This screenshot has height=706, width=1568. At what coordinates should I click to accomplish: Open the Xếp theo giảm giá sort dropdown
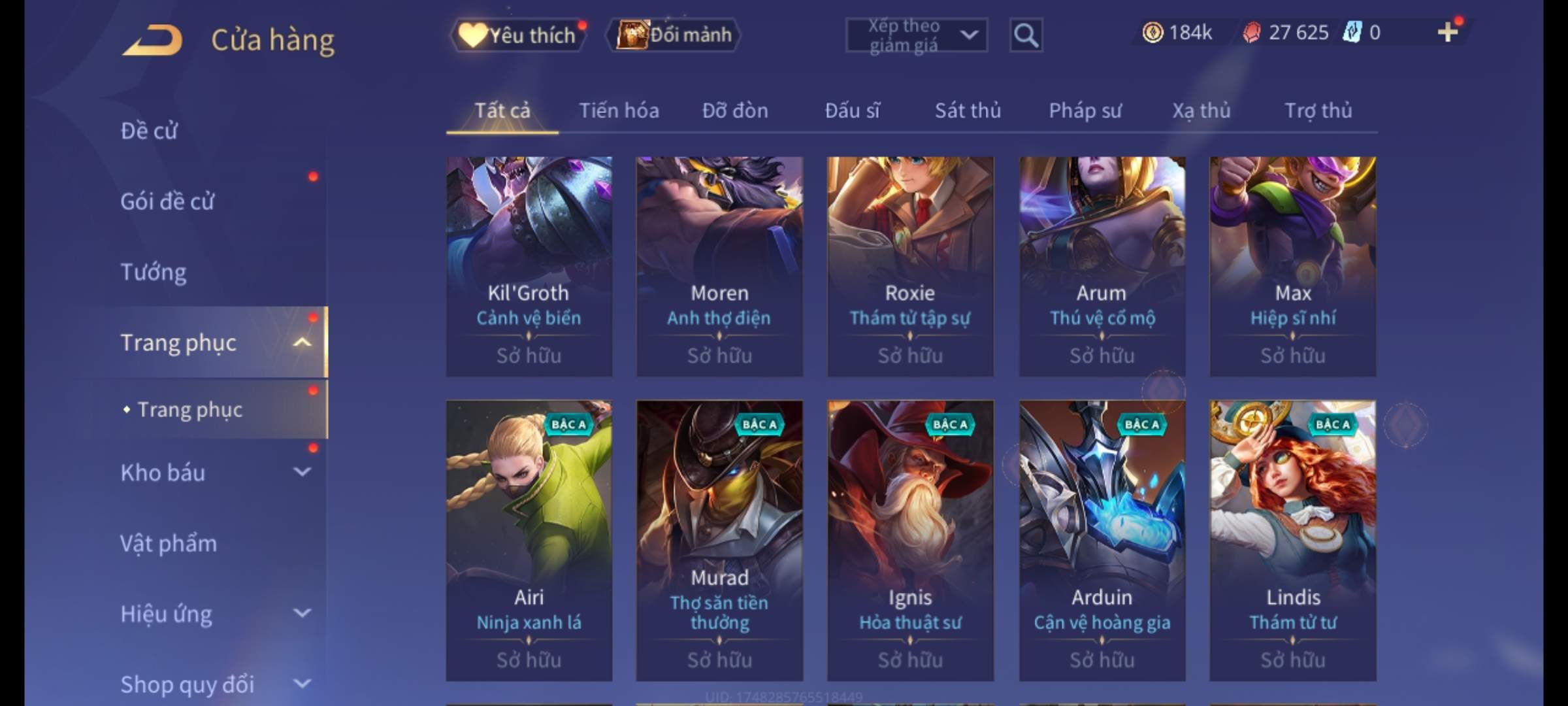pos(916,35)
